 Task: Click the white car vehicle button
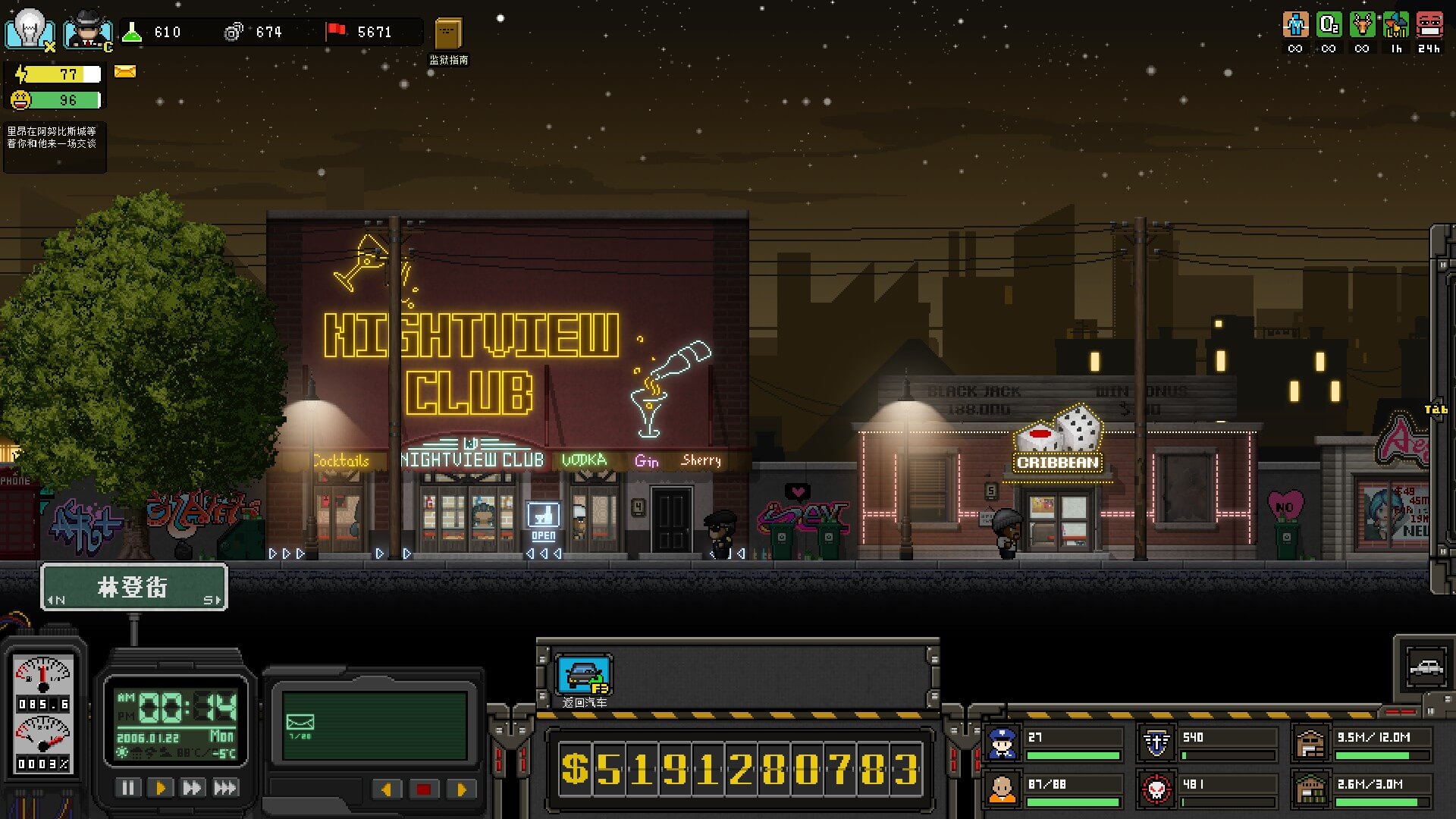(x=1426, y=667)
